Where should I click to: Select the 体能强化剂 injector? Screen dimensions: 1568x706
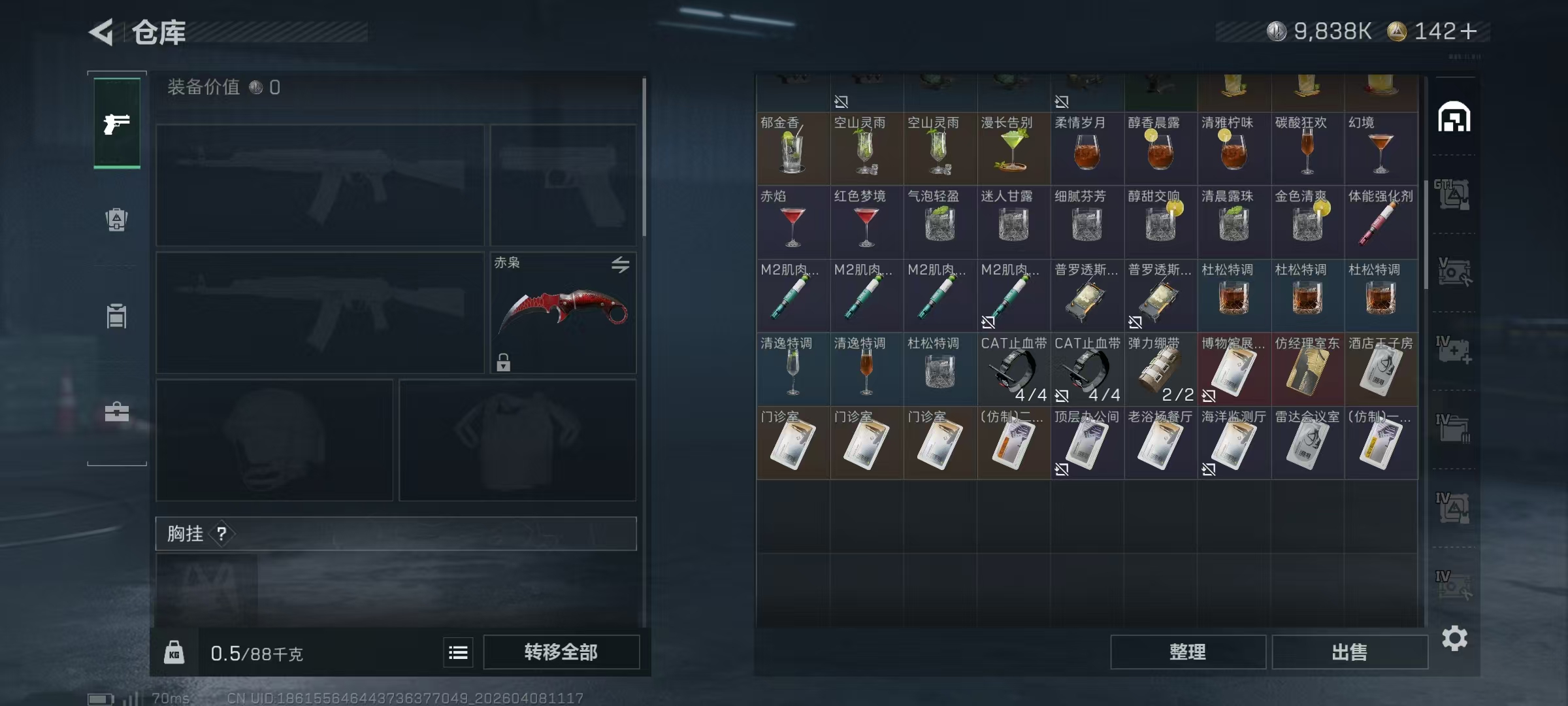pyautogui.click(x=1380, y=222)
